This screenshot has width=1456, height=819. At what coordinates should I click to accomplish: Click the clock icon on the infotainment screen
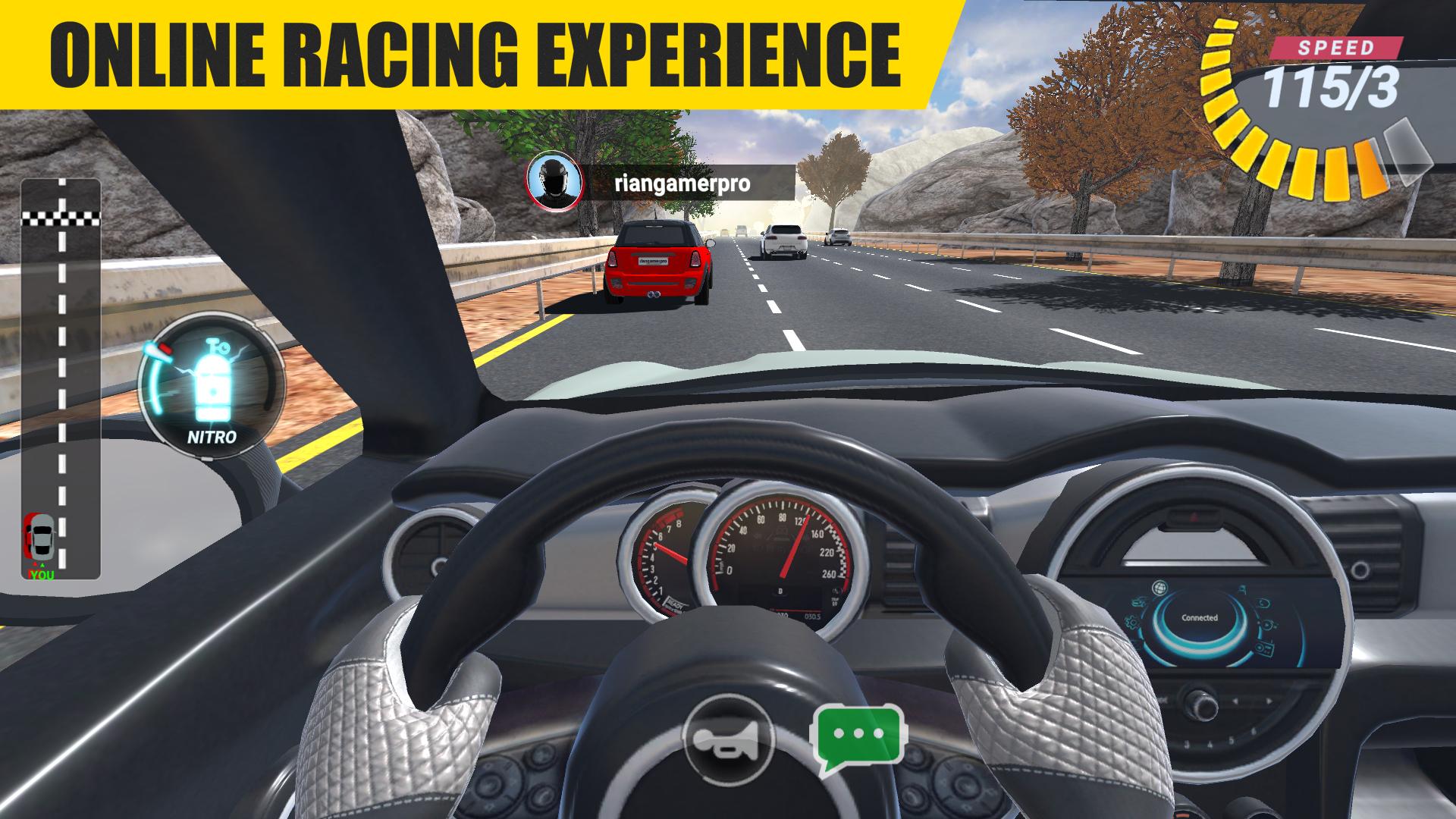[1263, 603]
